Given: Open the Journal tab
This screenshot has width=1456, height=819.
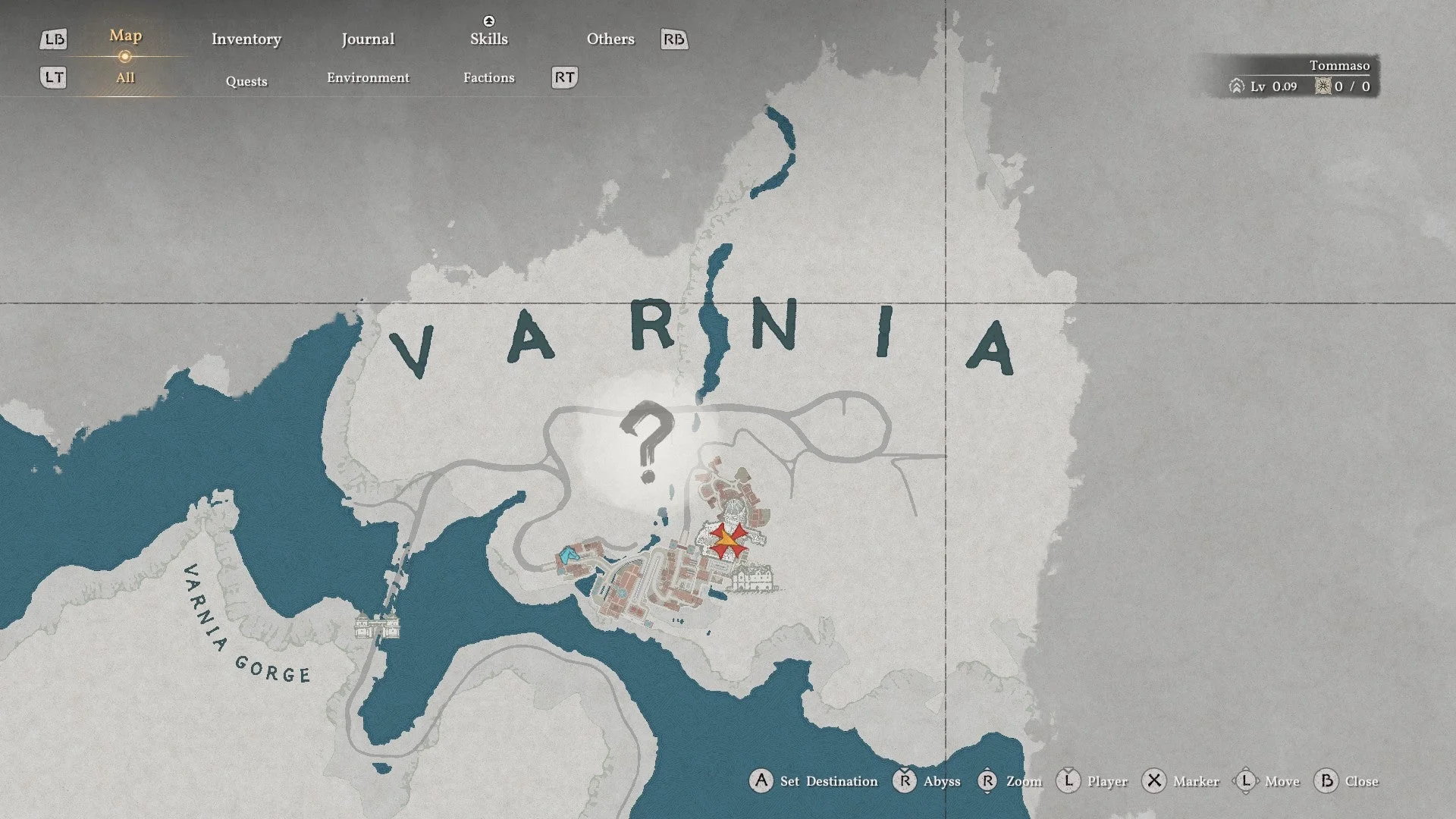Looking at the screenshot, I should 368,39.
